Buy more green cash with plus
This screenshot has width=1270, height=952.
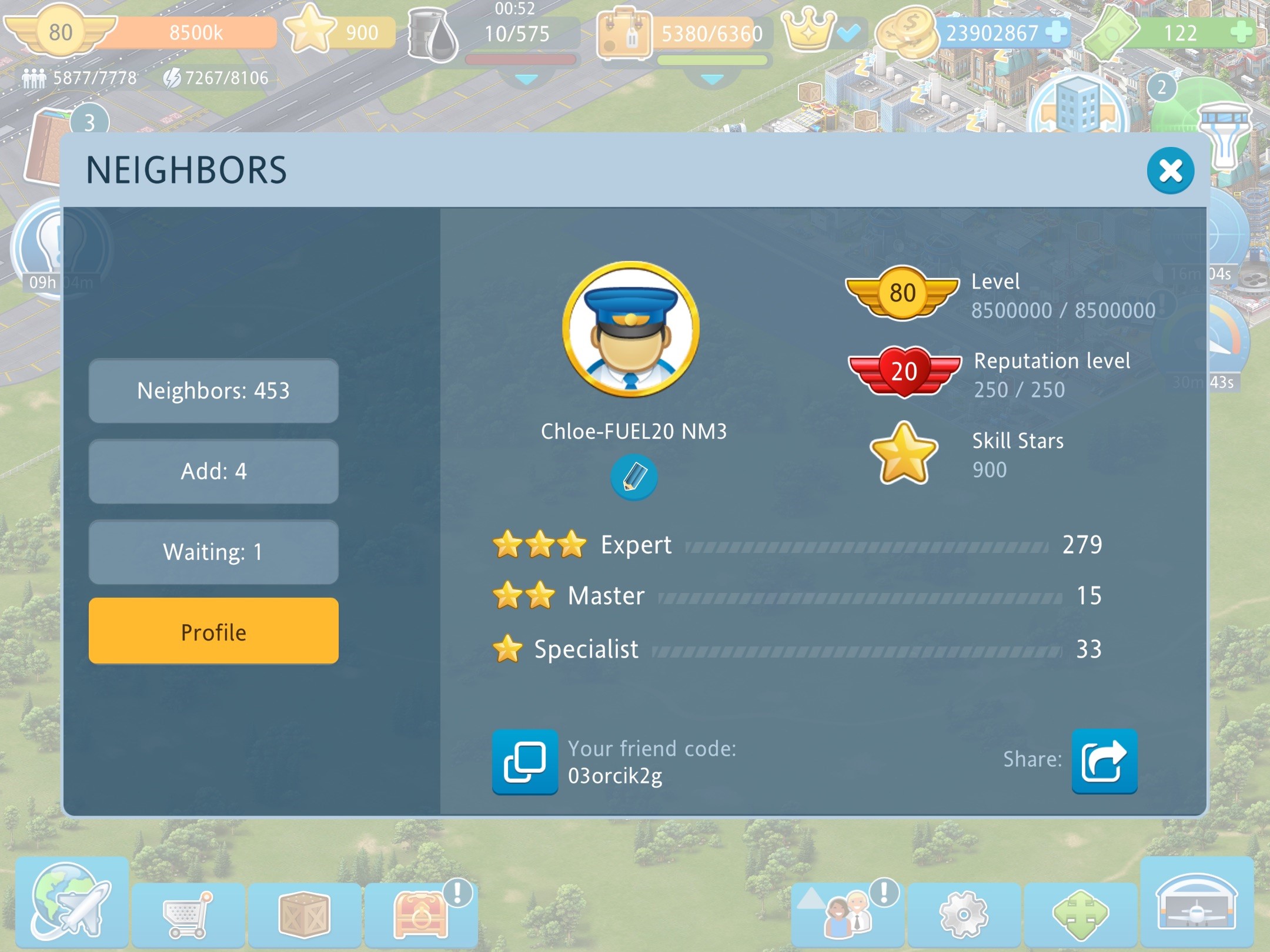point(1241,32)
